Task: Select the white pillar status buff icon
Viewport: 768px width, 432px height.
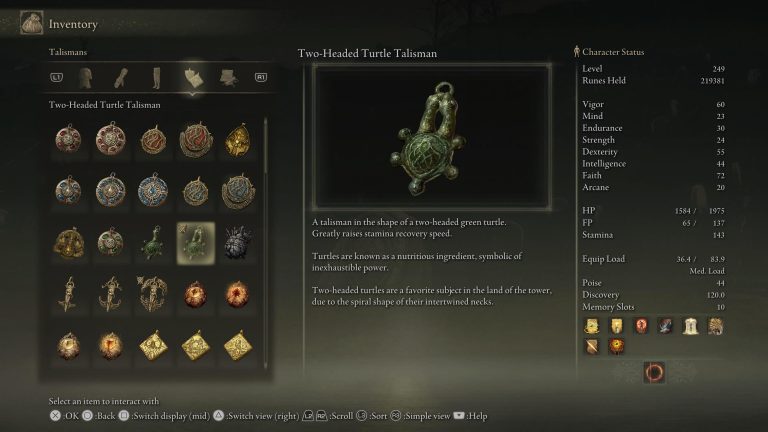Action: tap(690, 326)
